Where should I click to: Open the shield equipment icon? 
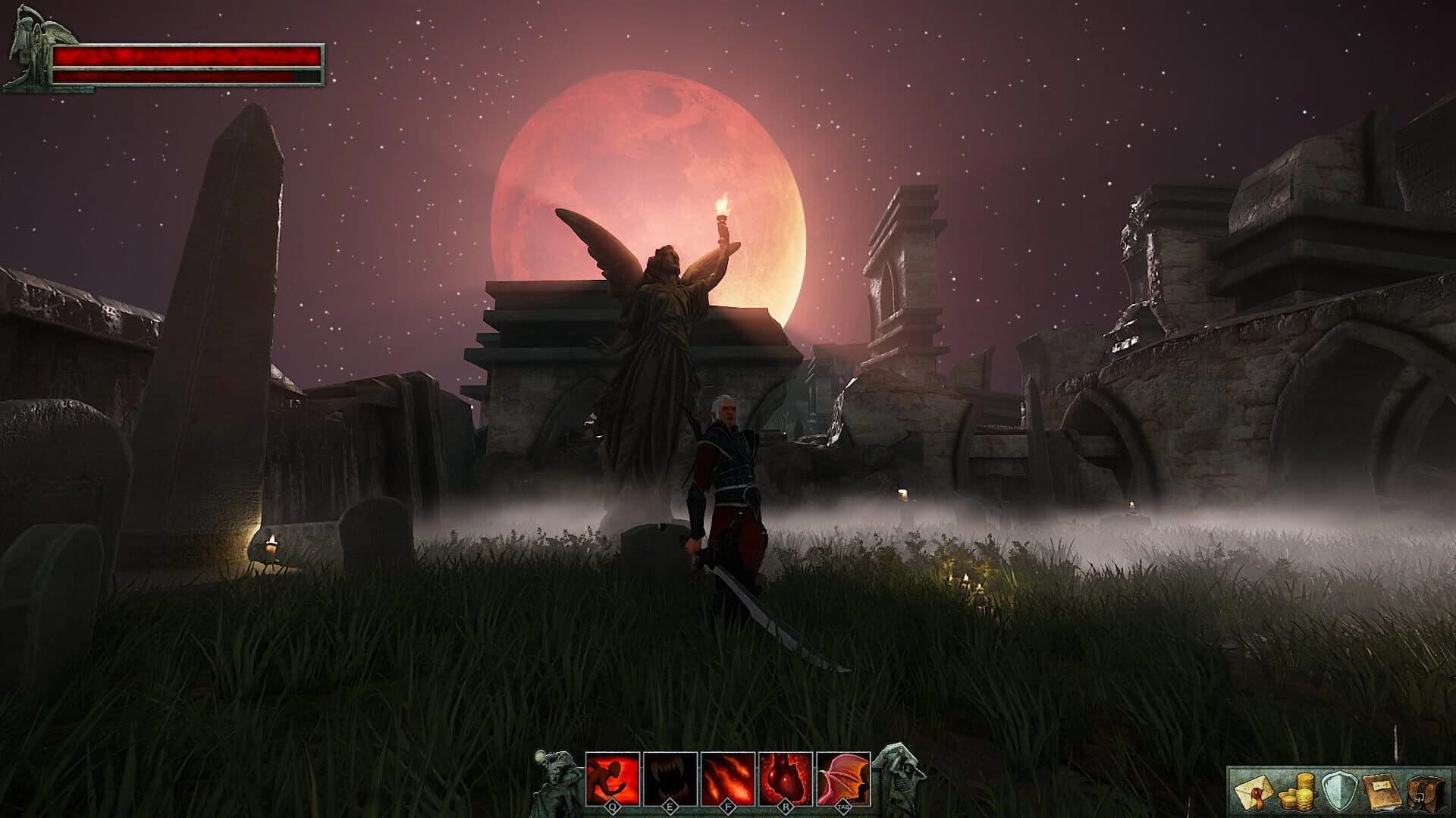pyautogui.click(x=1339, y=791)
